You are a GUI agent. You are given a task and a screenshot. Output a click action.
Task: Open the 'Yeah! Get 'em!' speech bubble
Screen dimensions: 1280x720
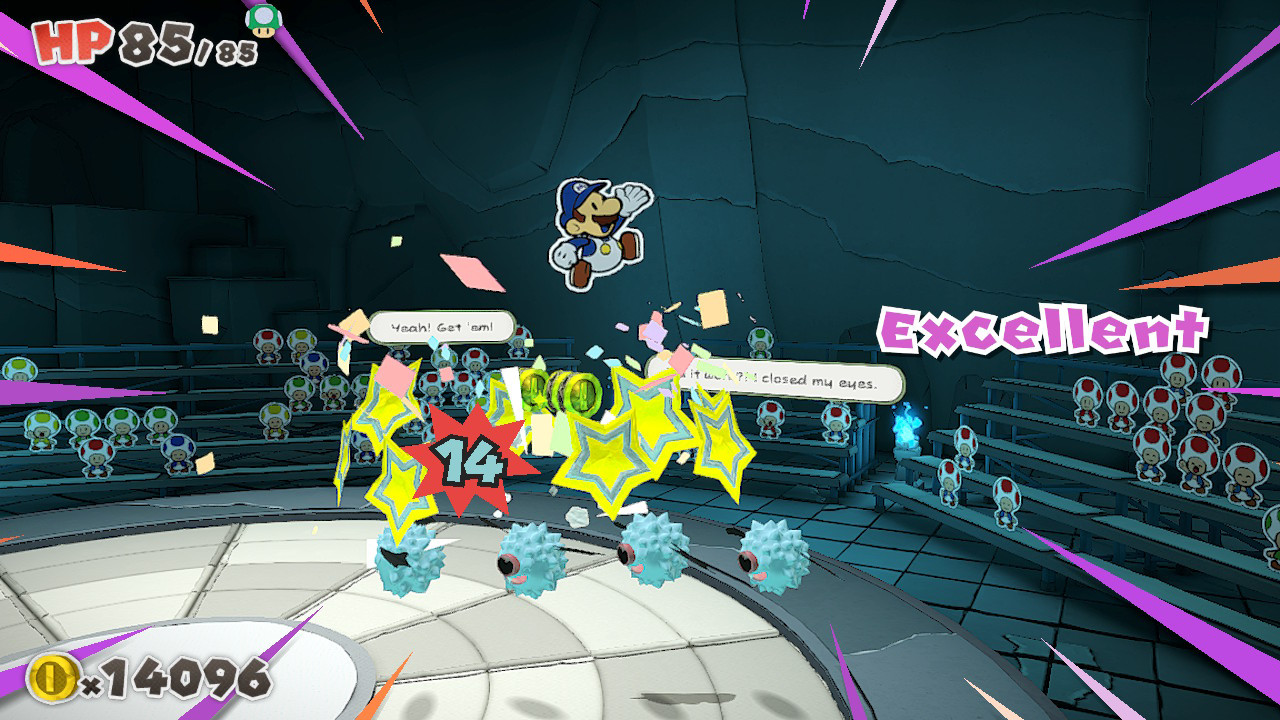point(443,325)
